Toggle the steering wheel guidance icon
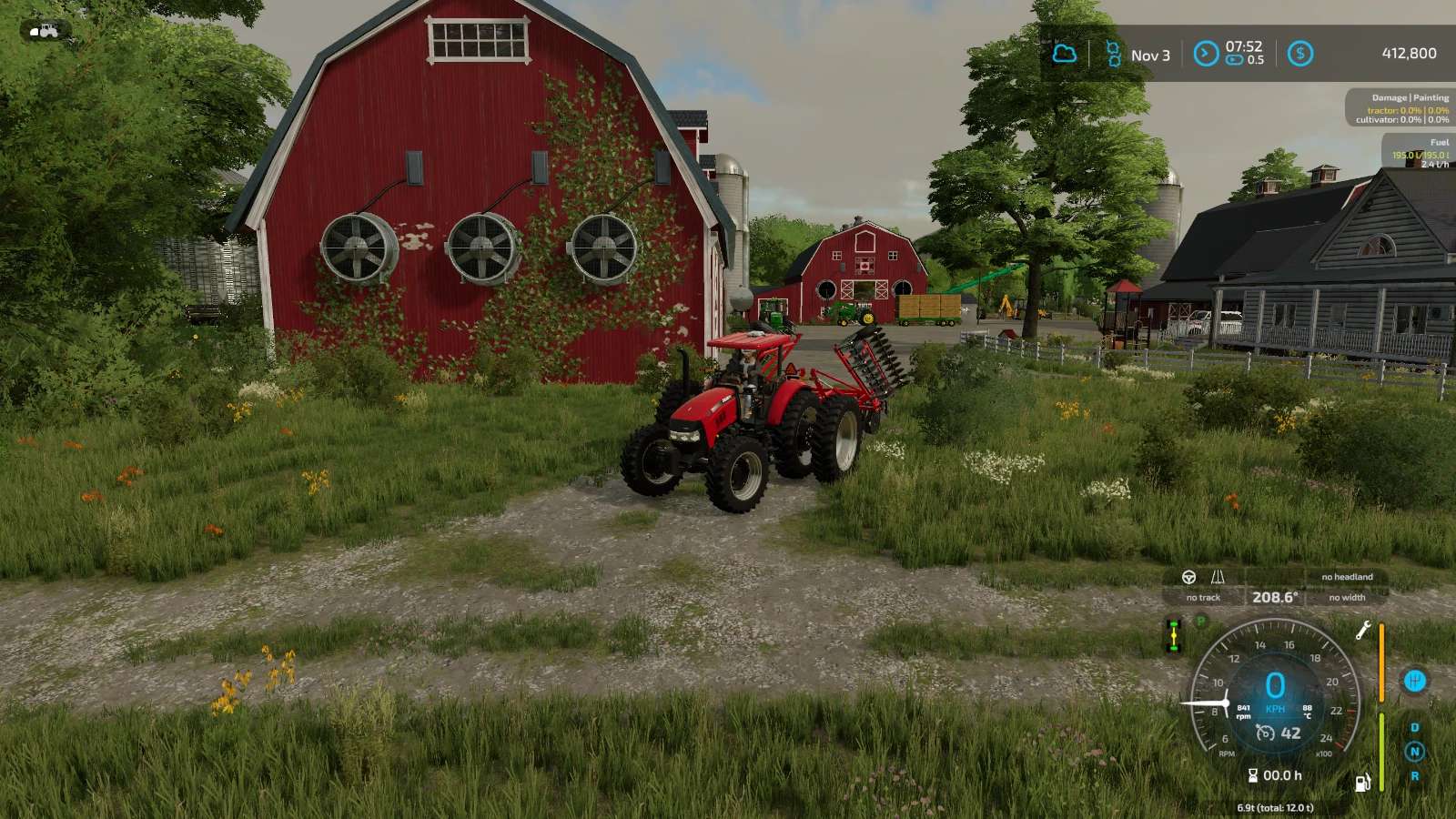 (x=1188, y=577)
